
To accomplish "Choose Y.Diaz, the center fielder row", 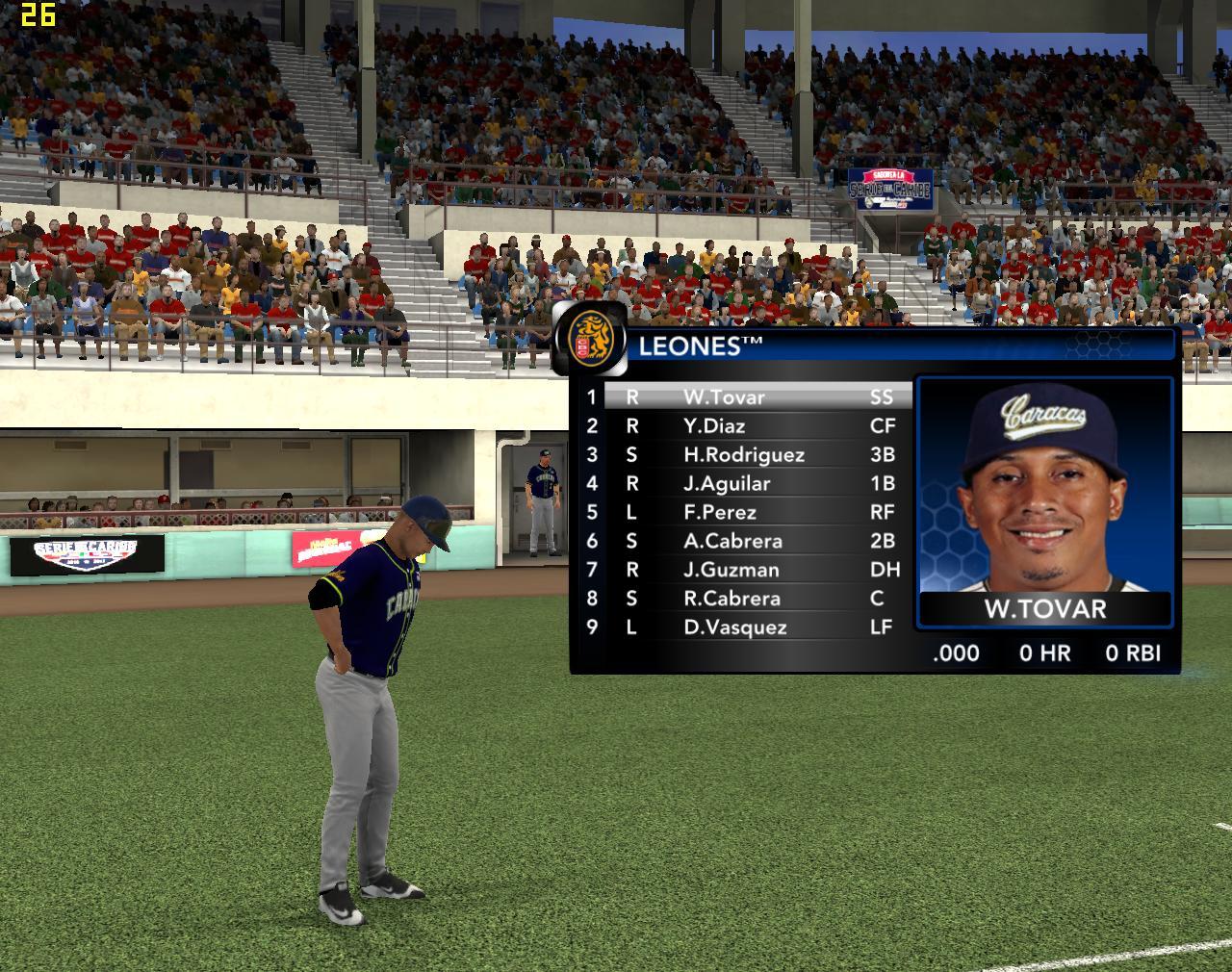I will tap(714, 426).
